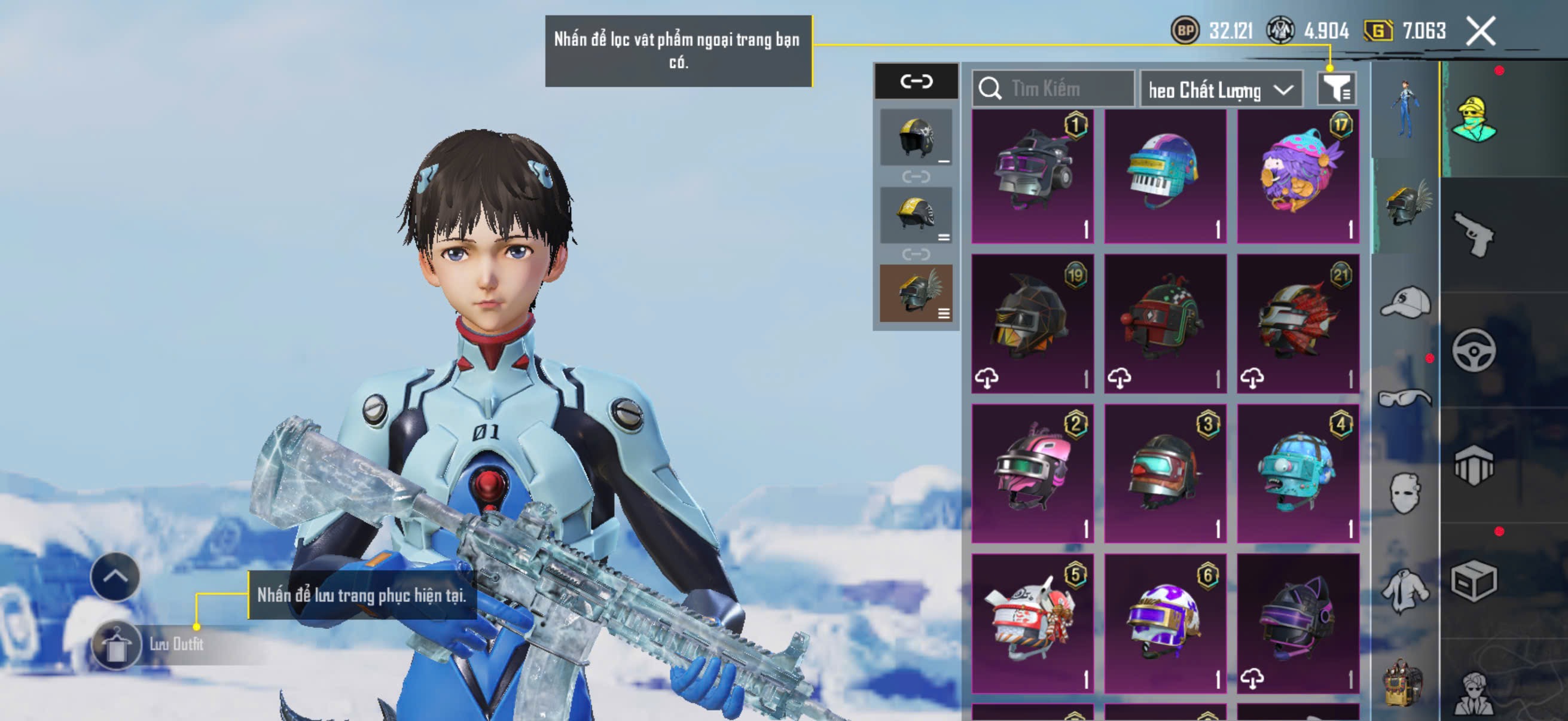Pick the teal fish monster helmet
The width and height of the screenshot is (1568, 721).
tap(1298, 473)
